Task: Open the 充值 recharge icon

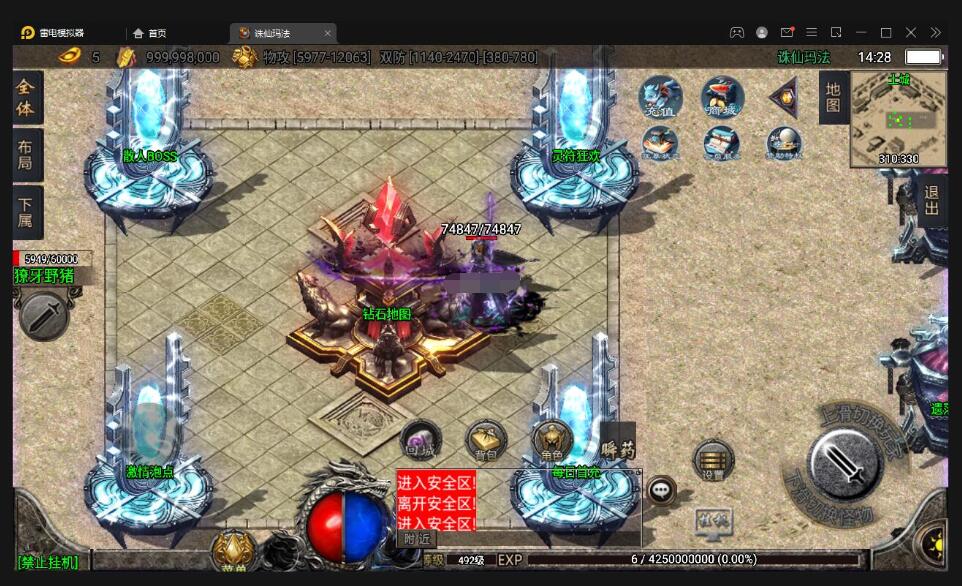Action: coord(660,97)
